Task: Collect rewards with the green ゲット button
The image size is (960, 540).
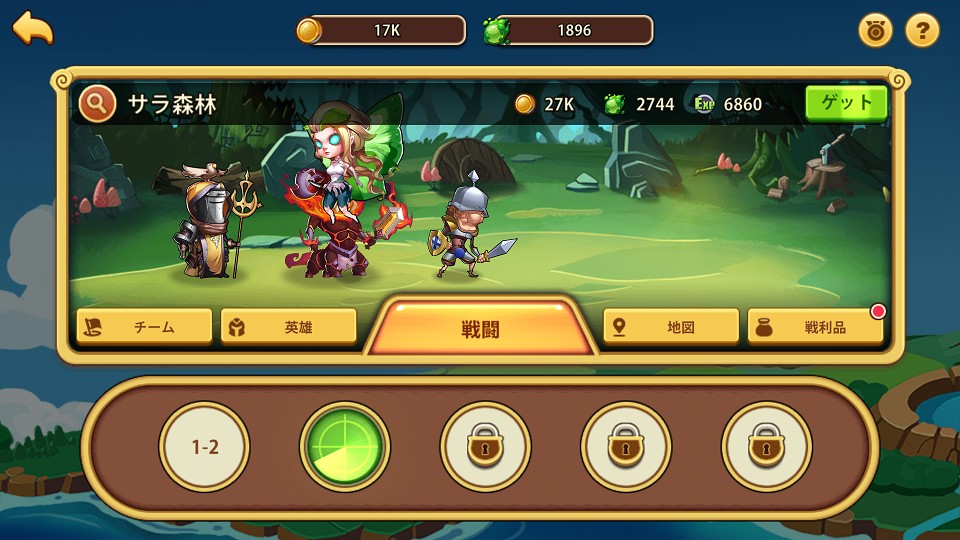Action: [x=846, y=103]
